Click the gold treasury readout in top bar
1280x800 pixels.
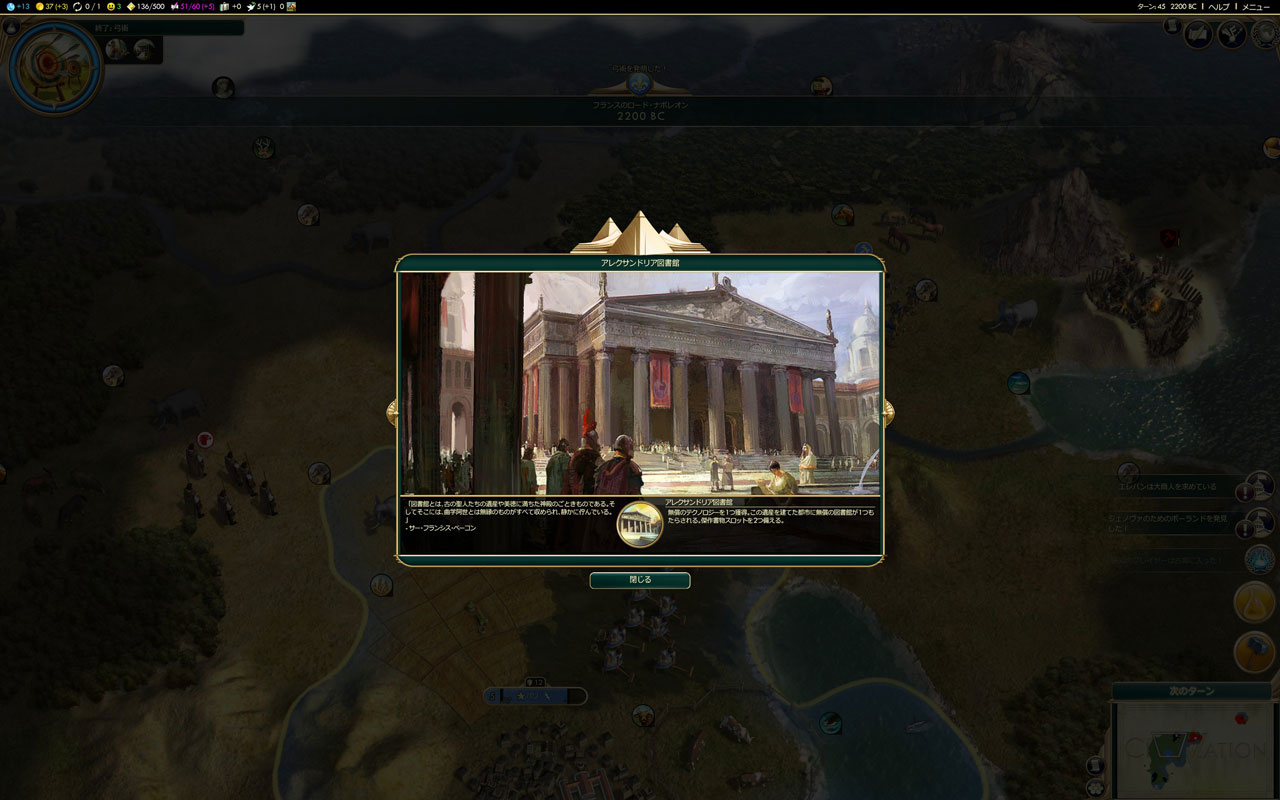52,7
